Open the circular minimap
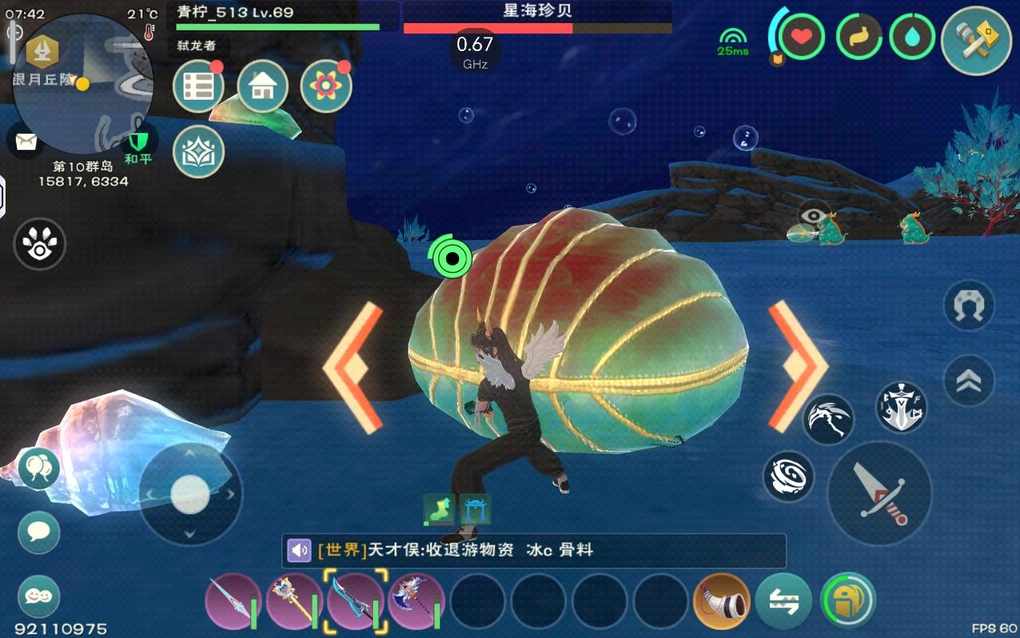This screenshot has width=1020, height=638. (83, 83)
